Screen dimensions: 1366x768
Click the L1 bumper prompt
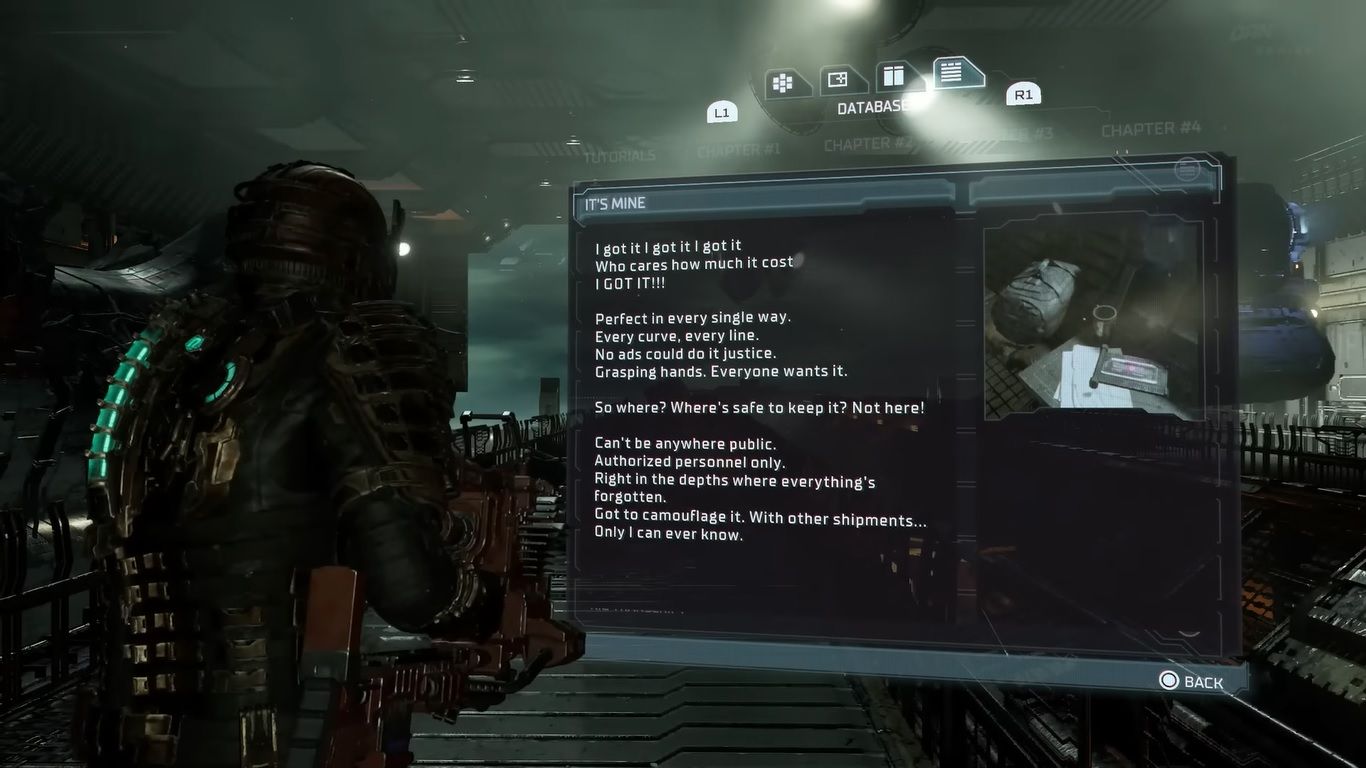coord(722,112)
